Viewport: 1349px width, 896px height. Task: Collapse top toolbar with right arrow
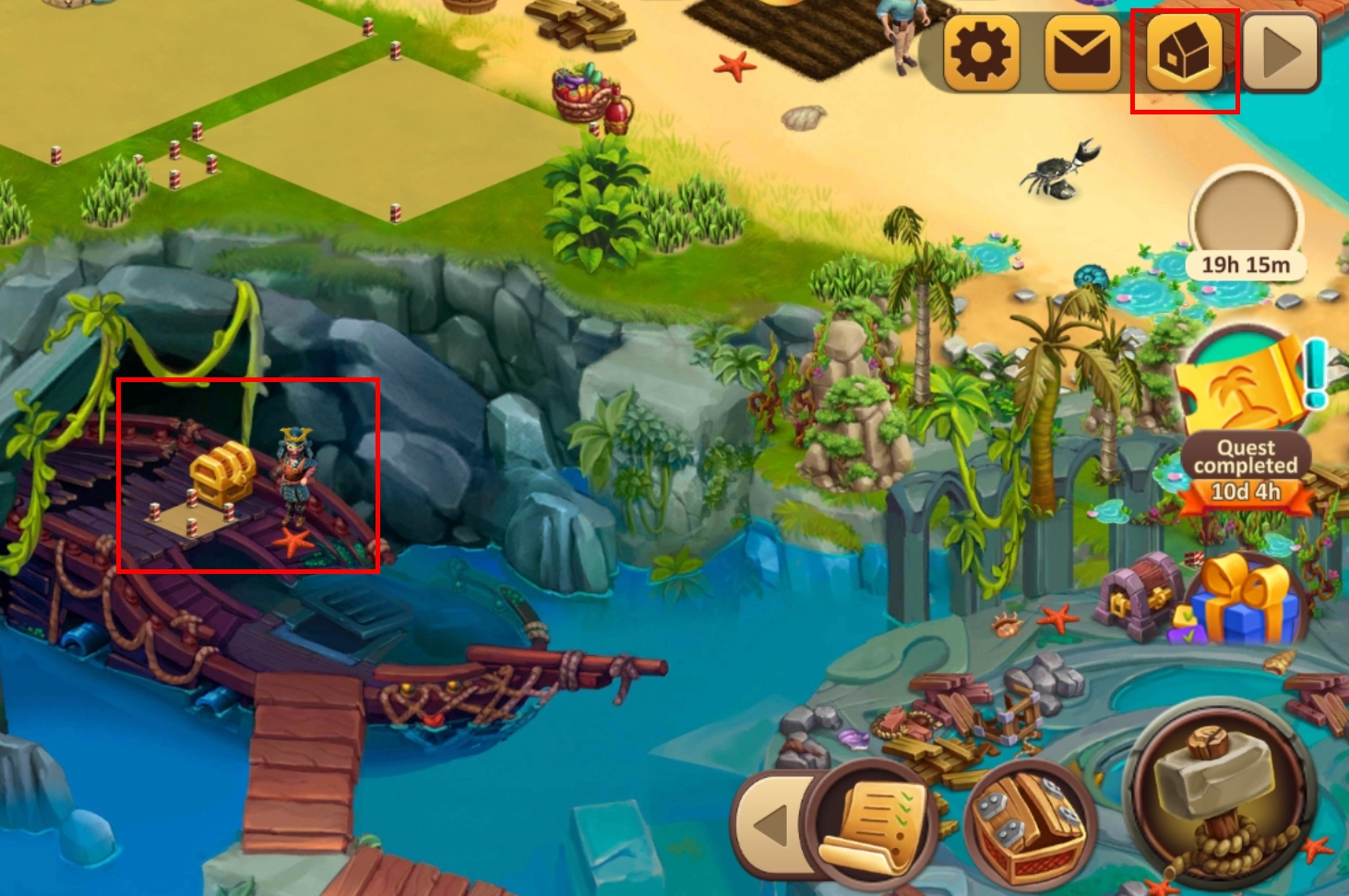[x=1282, y=54]
